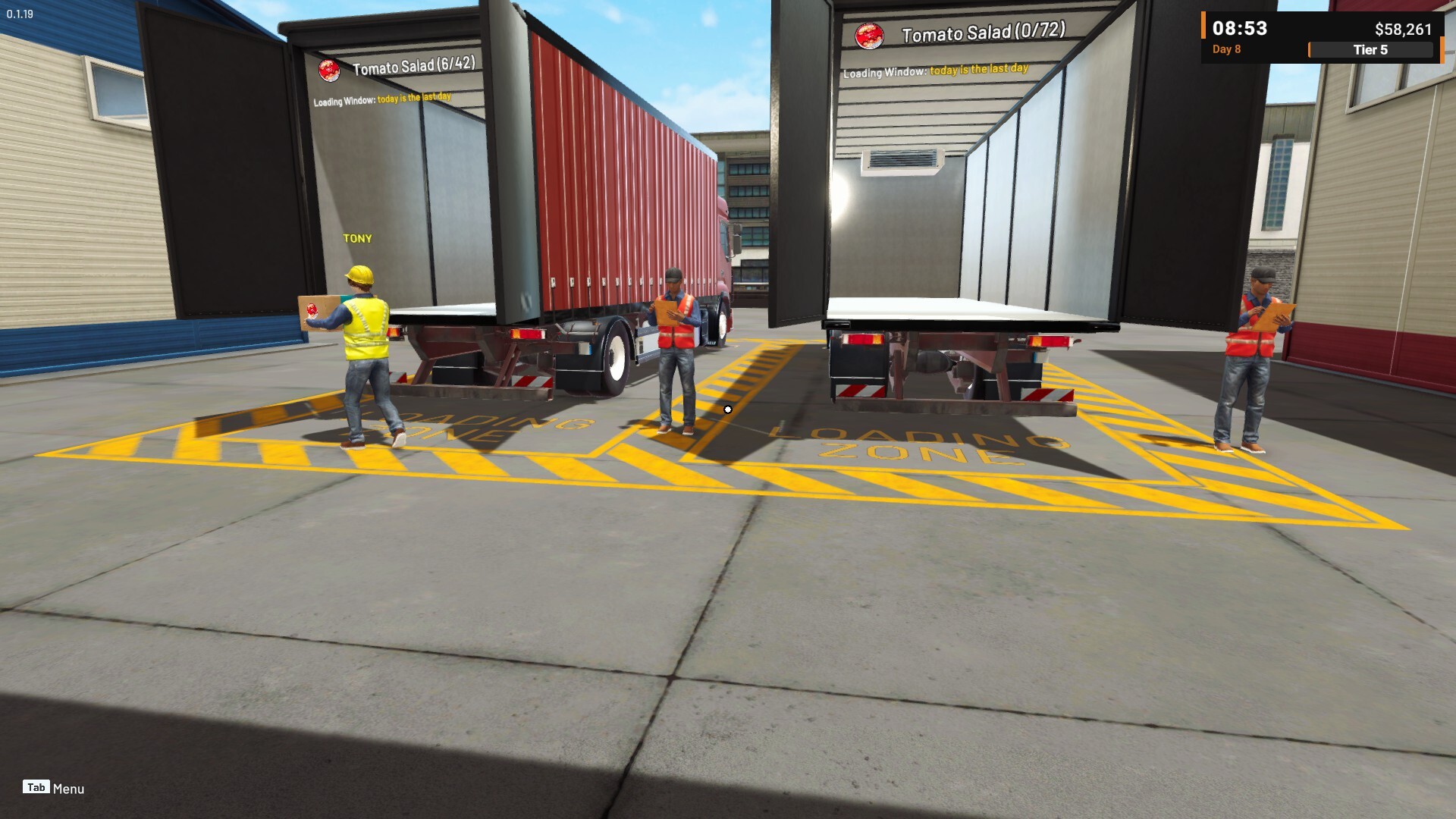Click the TONY nameplate on the trailer door

(x=357, y=238)
